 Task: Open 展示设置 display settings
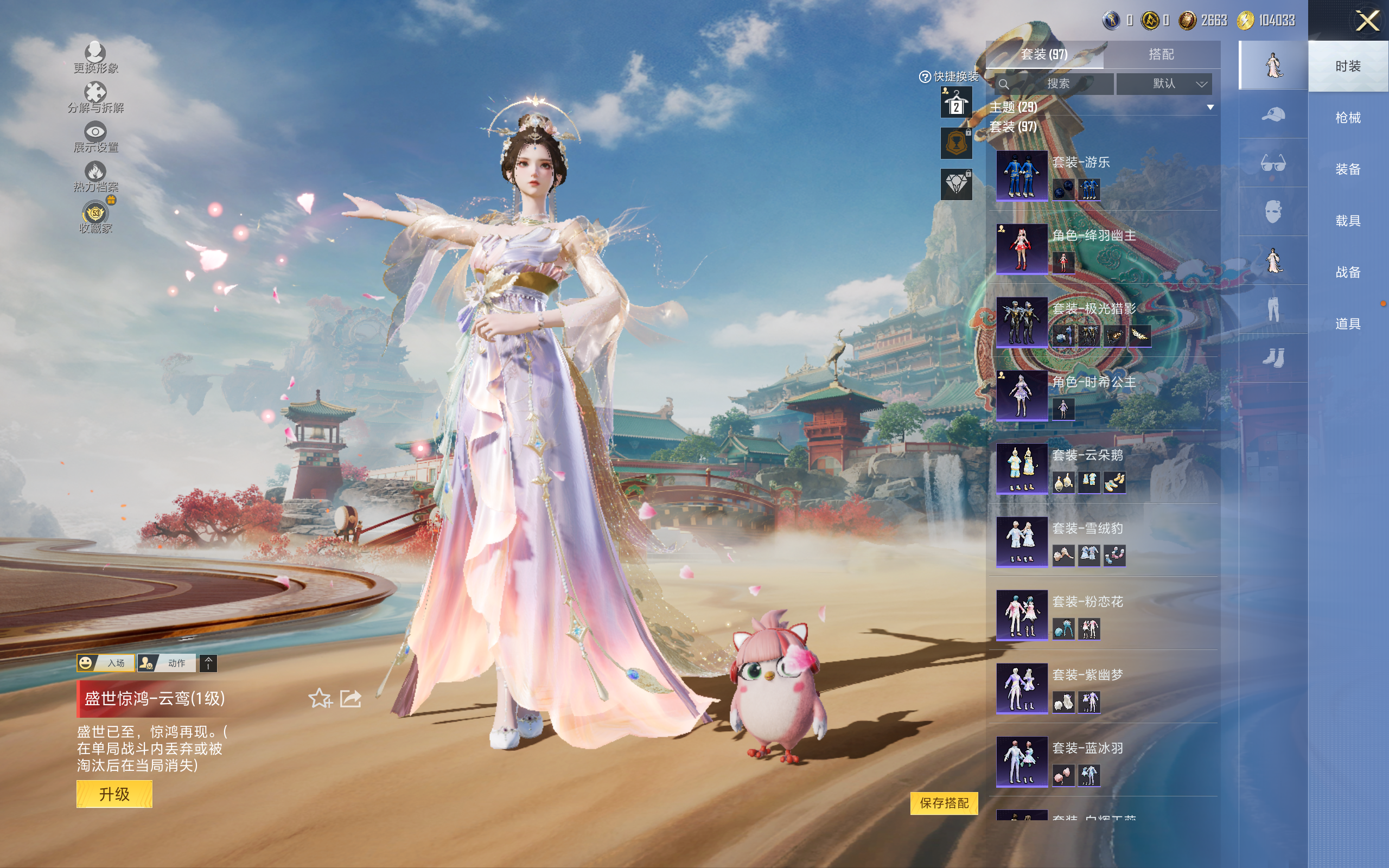95,137
